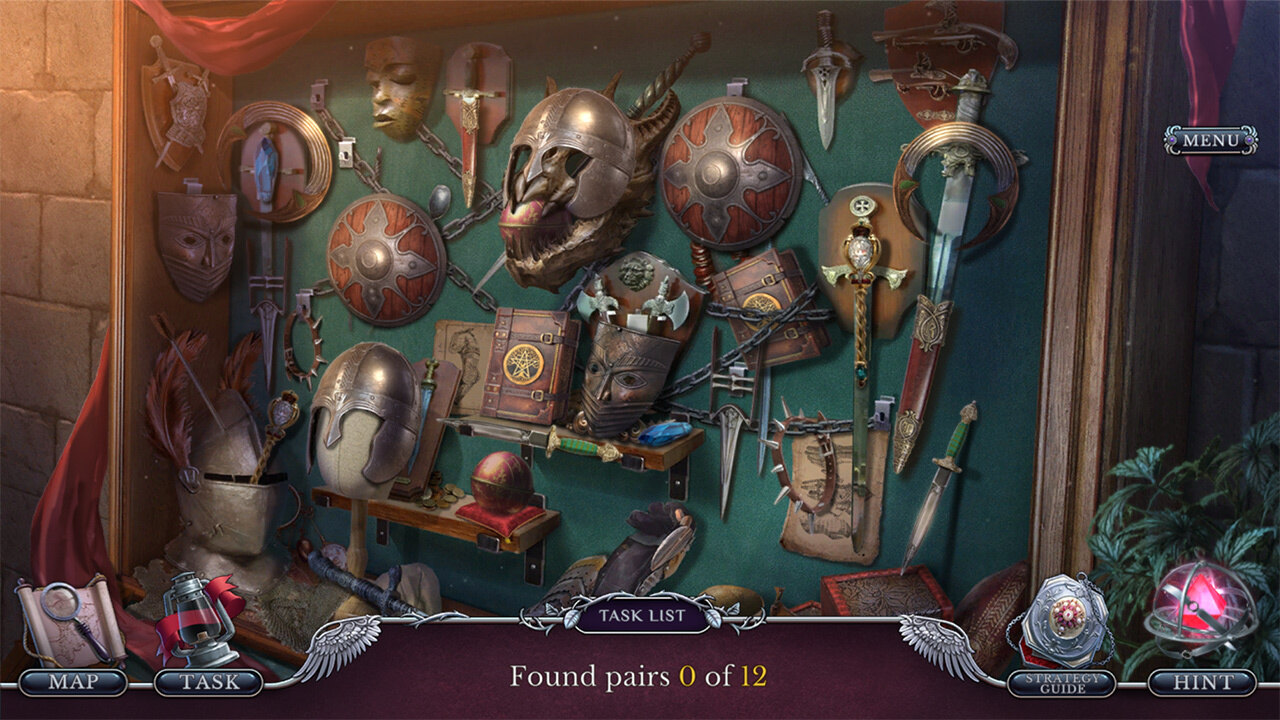Open the Map button
This screenshot has width=1280, height=720.
click(73, 682)
